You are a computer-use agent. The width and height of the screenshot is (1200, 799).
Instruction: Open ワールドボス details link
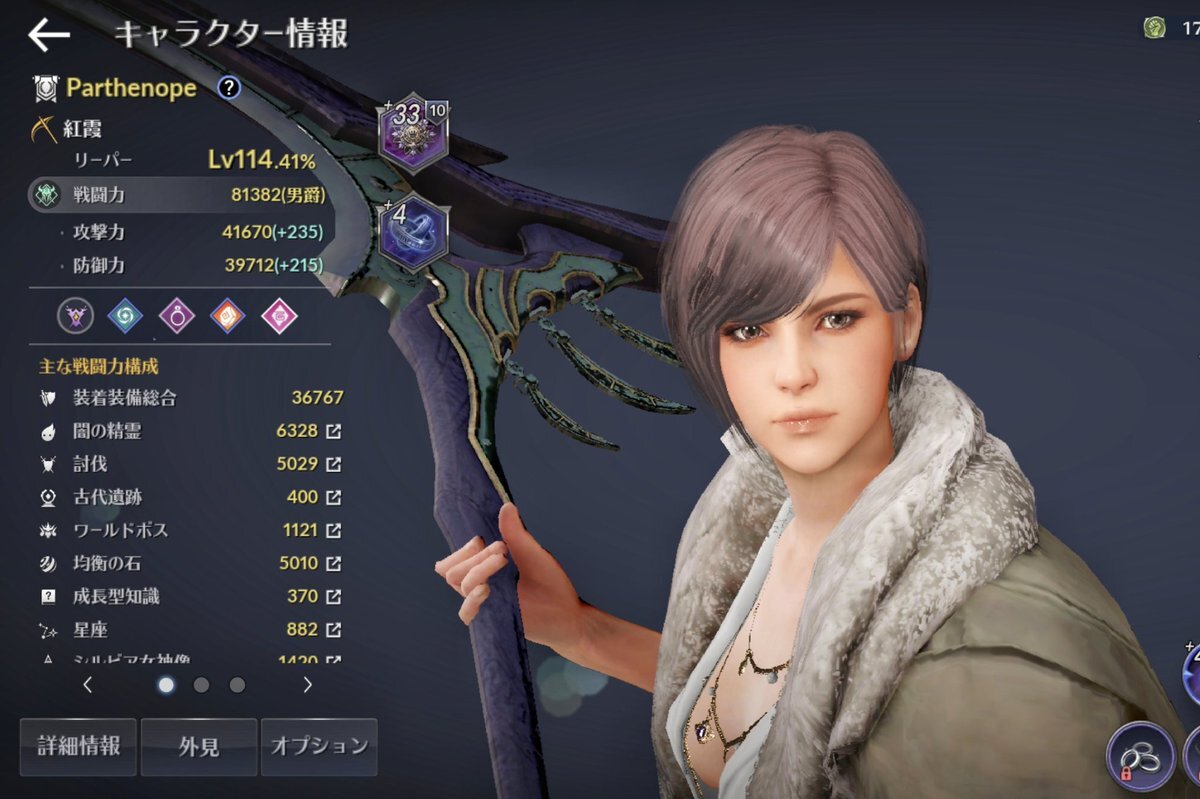[x=334, y=530]
